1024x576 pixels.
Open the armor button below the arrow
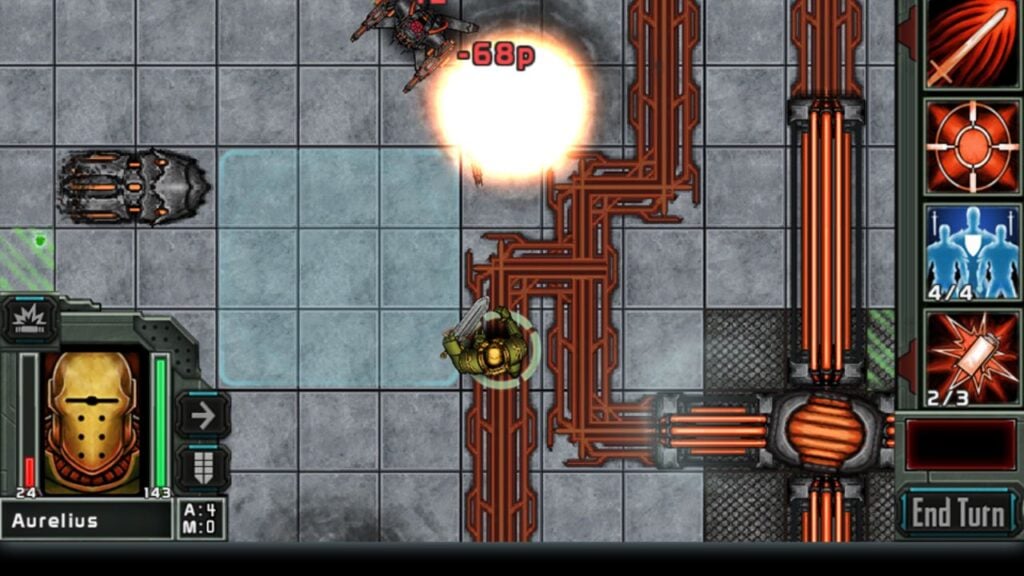(x=202, y=467)
